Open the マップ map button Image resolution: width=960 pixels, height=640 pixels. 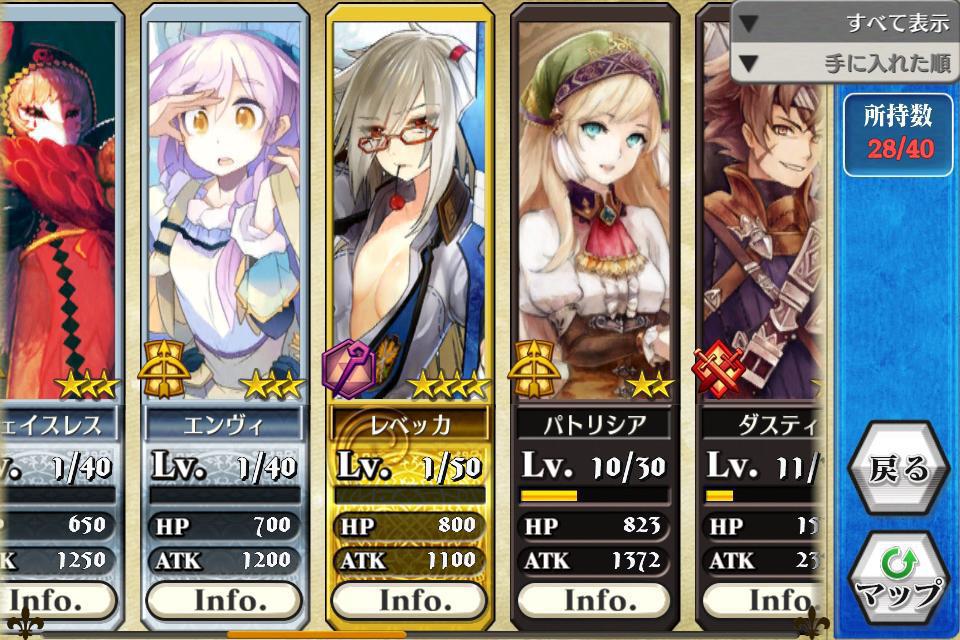pos(898,580)
